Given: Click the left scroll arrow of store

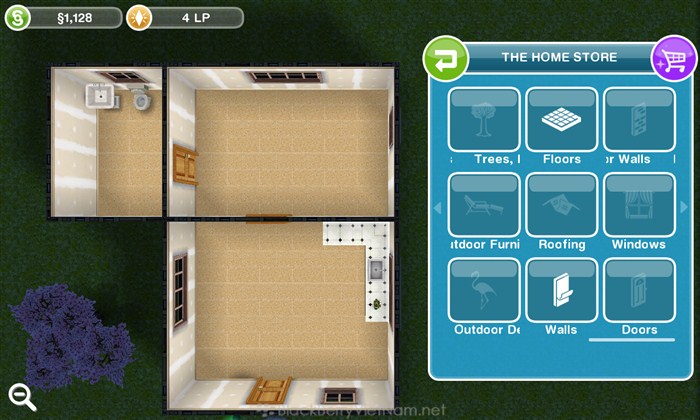Looking at the screenshot, I should point(436,208).
